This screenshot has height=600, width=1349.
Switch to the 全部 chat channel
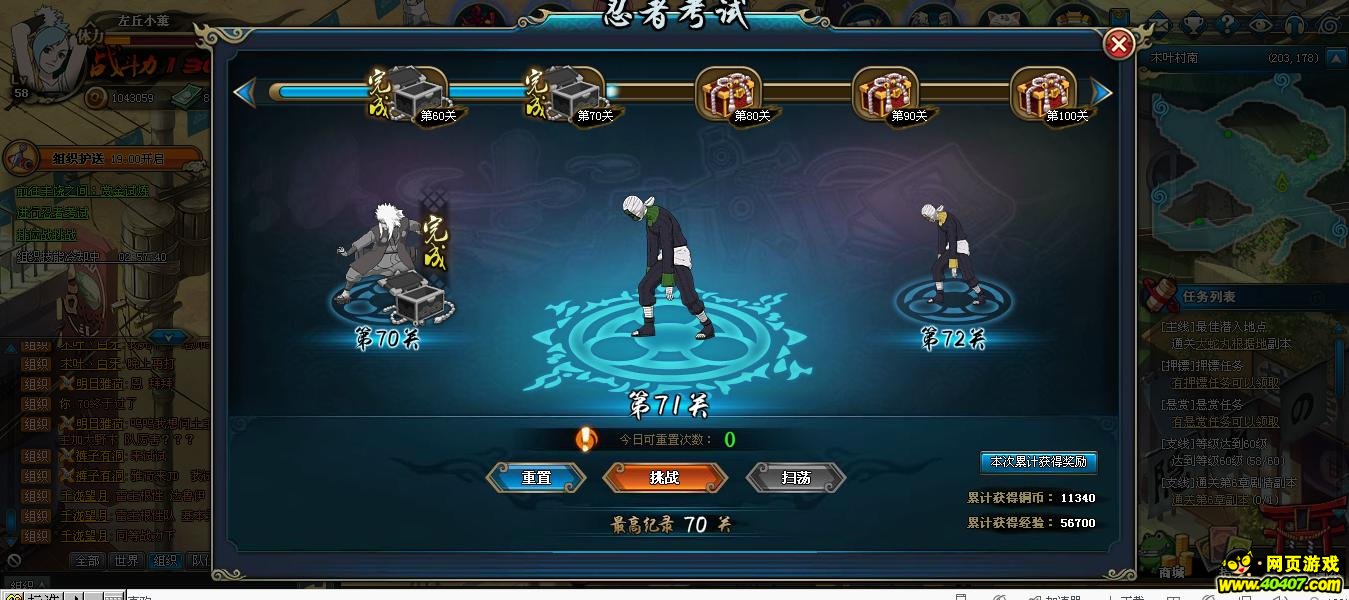88,561
